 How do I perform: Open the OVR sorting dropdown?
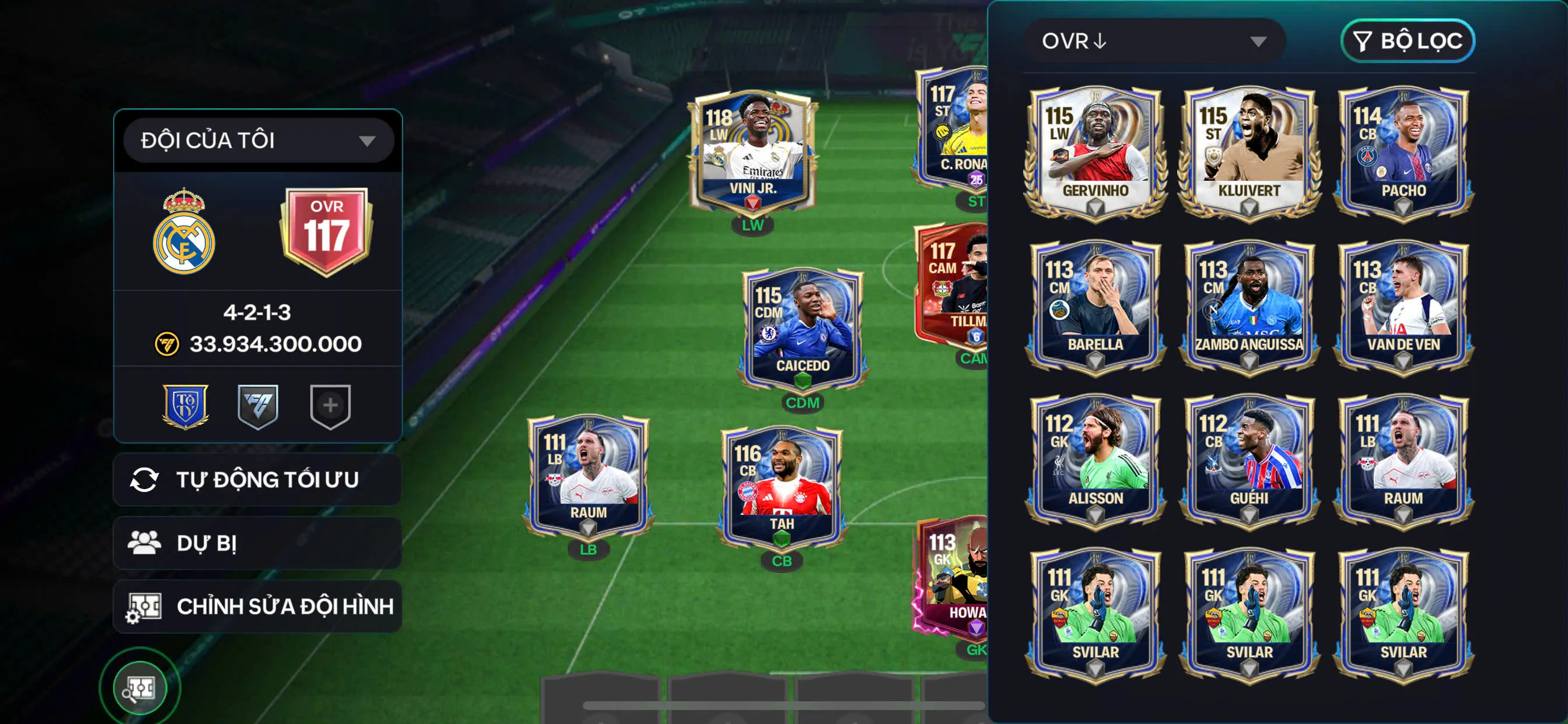tap(1153, 41)
